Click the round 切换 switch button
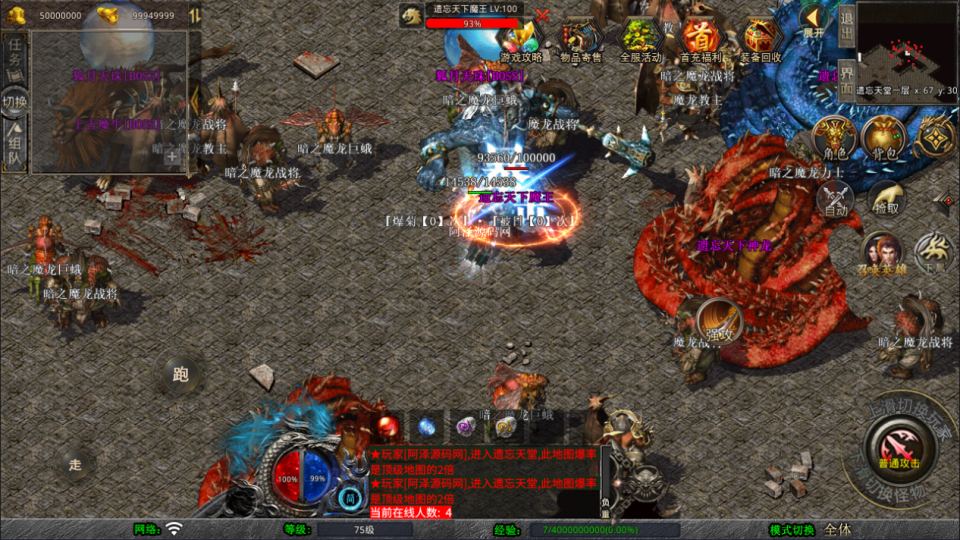Image resolution: width=960 pixels, height=540 pixels. tap(14, 101)
